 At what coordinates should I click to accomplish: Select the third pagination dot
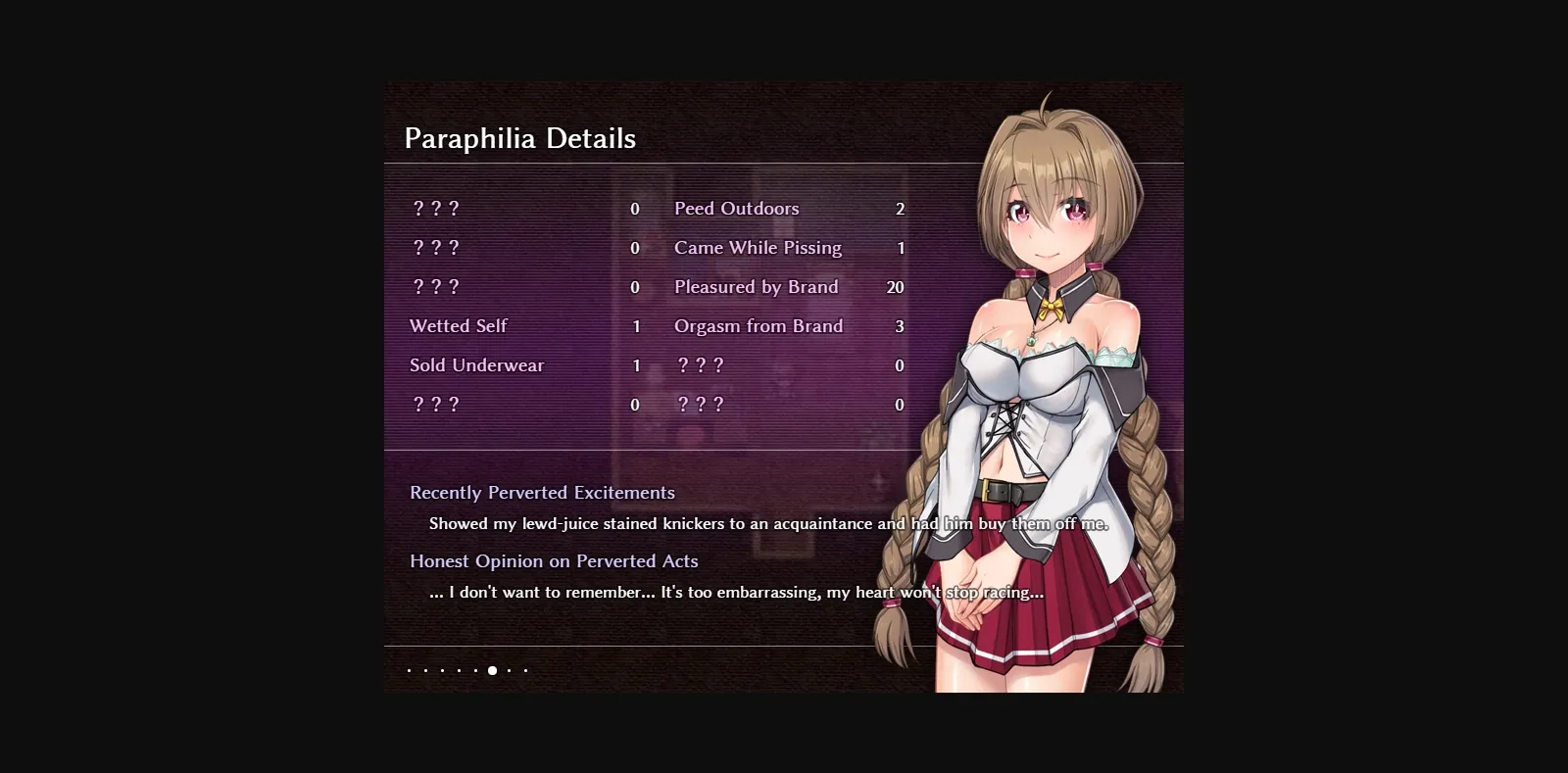tap(442, 671)
